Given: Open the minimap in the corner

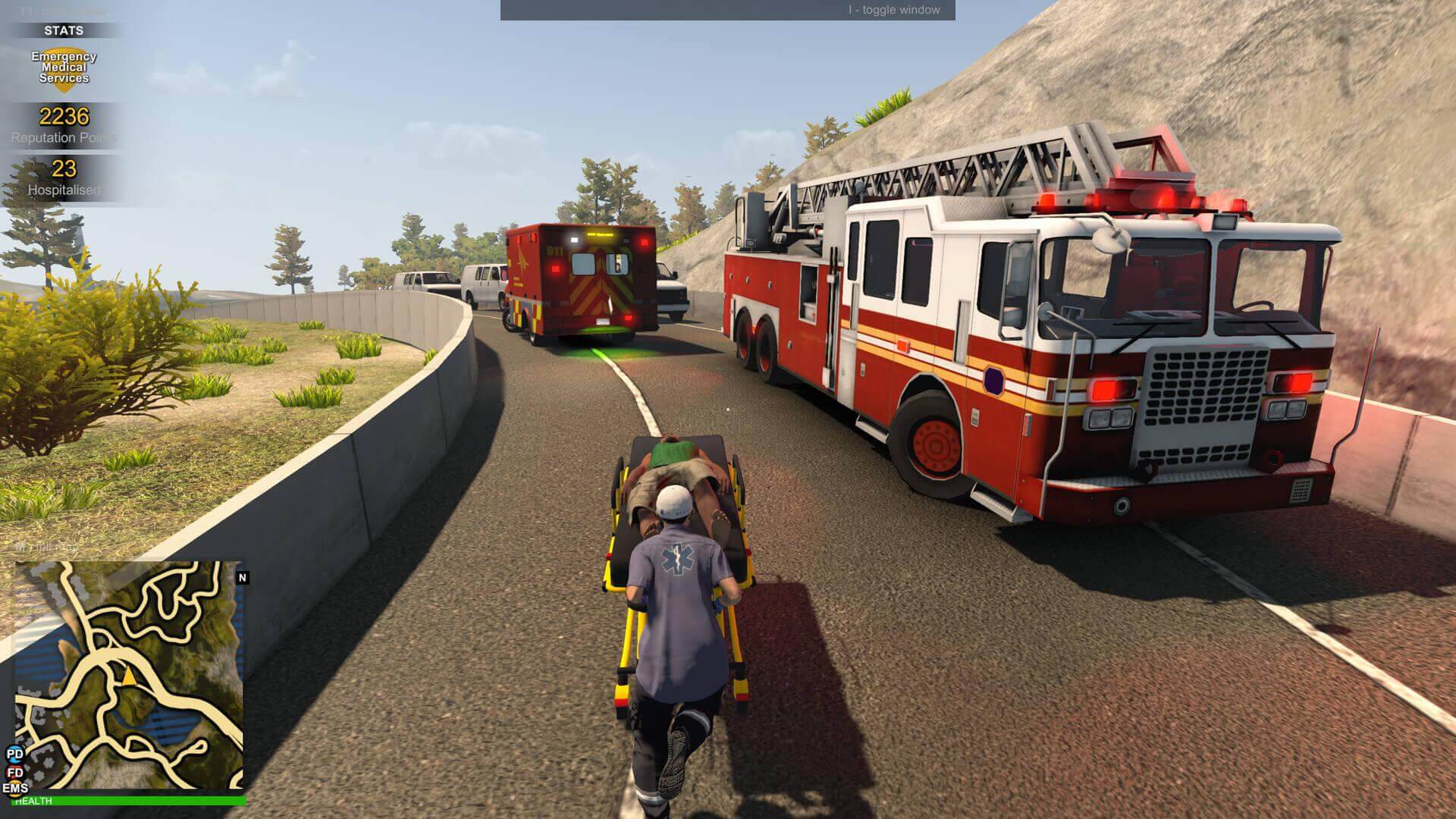Looking at the screenshot, I should pyautogui.click(x=129, y=675).
